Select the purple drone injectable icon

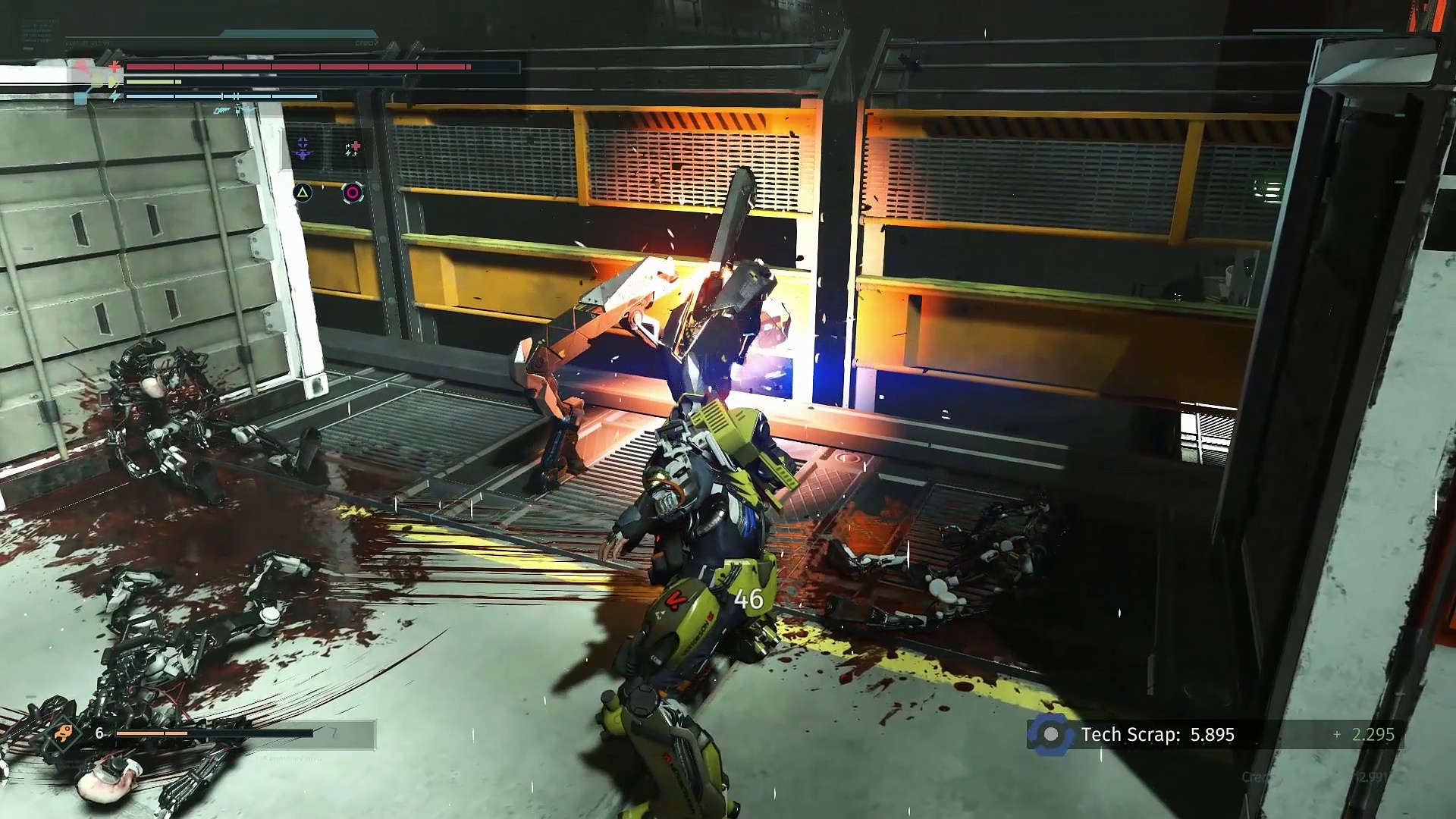(303, 148)
